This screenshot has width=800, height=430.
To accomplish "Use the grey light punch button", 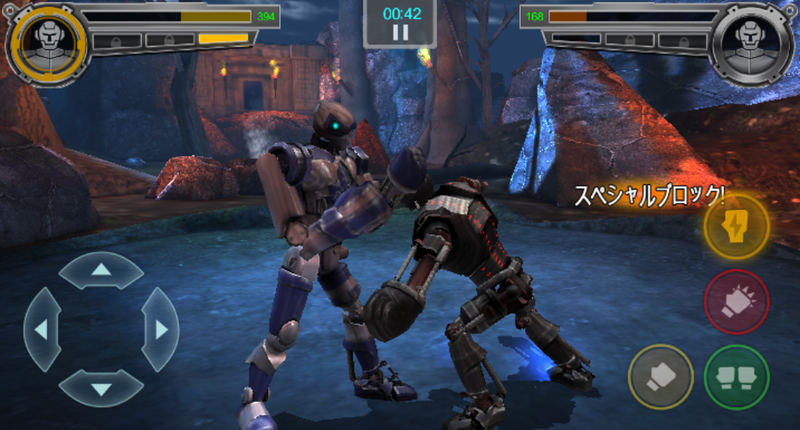I will pos(660,376).
